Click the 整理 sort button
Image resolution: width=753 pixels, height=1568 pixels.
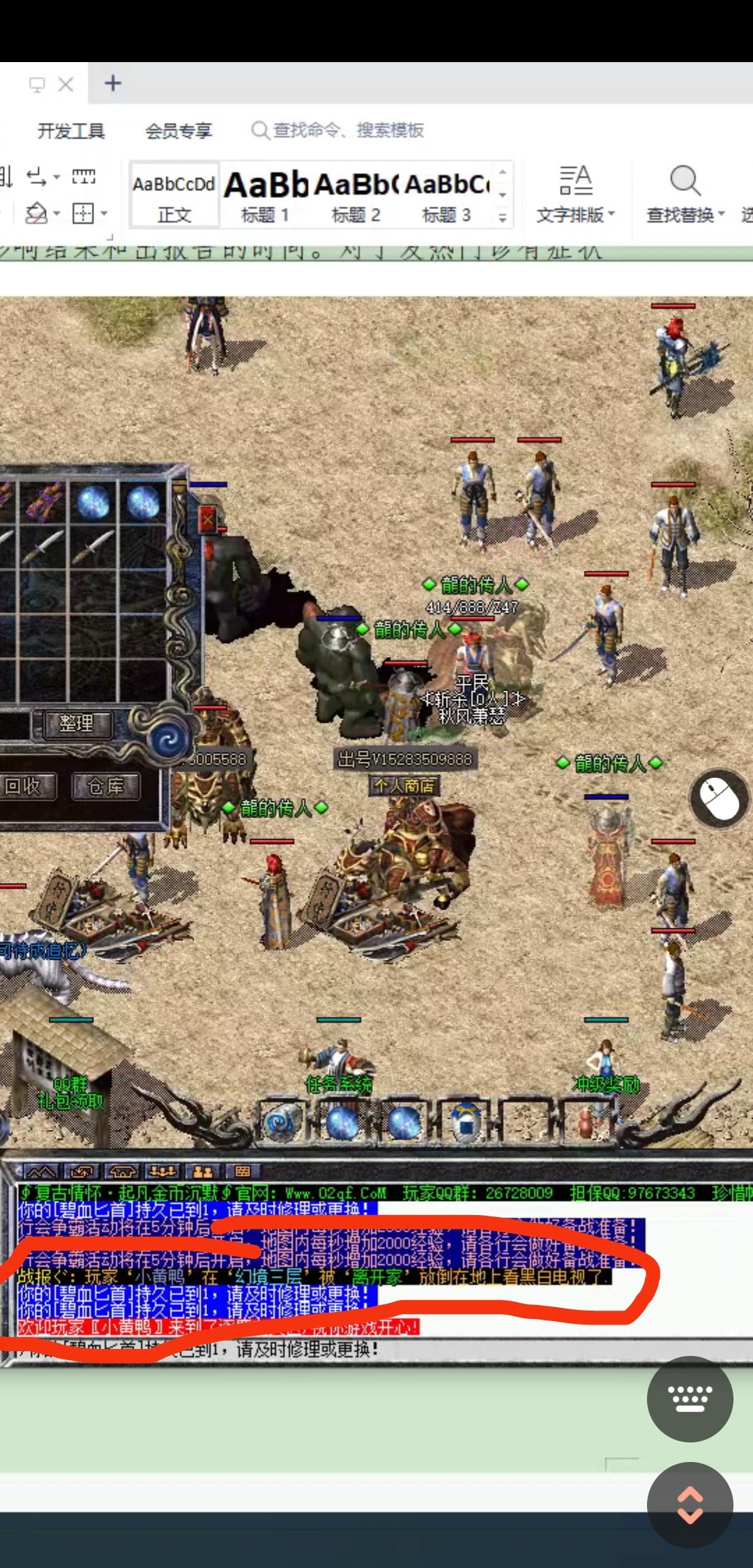click(77, 724)
